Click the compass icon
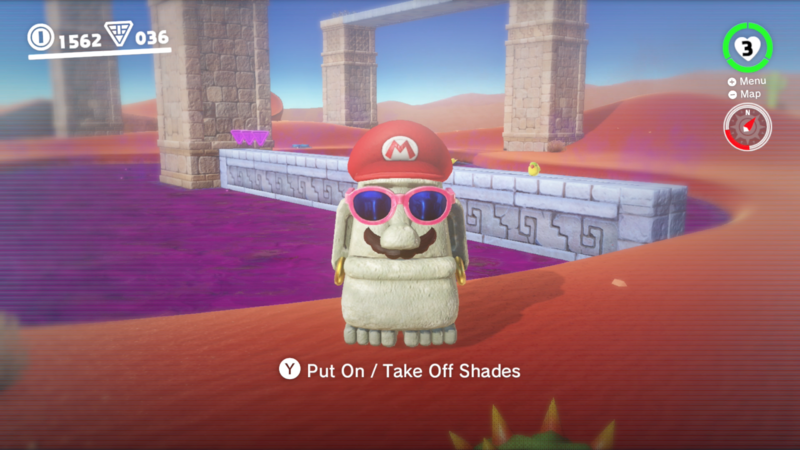 (x=747, y=126)
